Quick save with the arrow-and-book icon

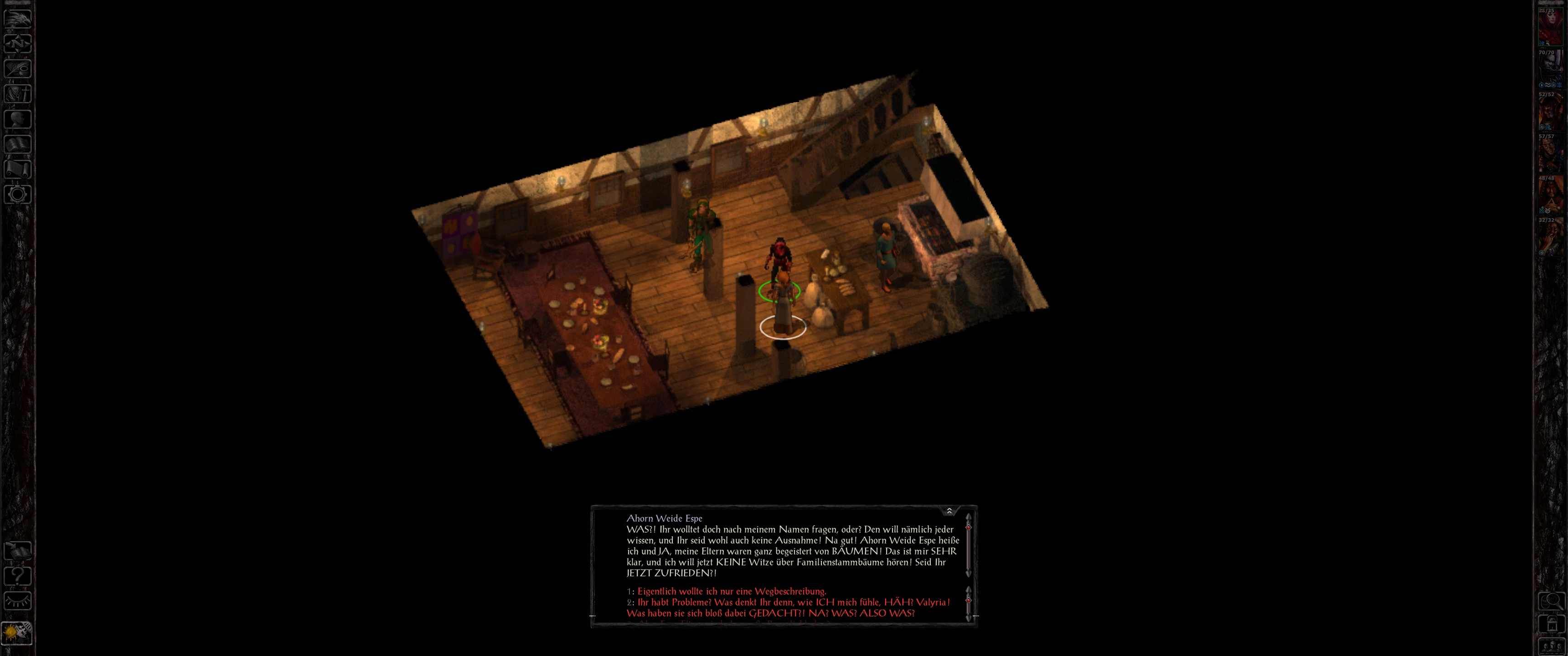click(x=18, y=551)
